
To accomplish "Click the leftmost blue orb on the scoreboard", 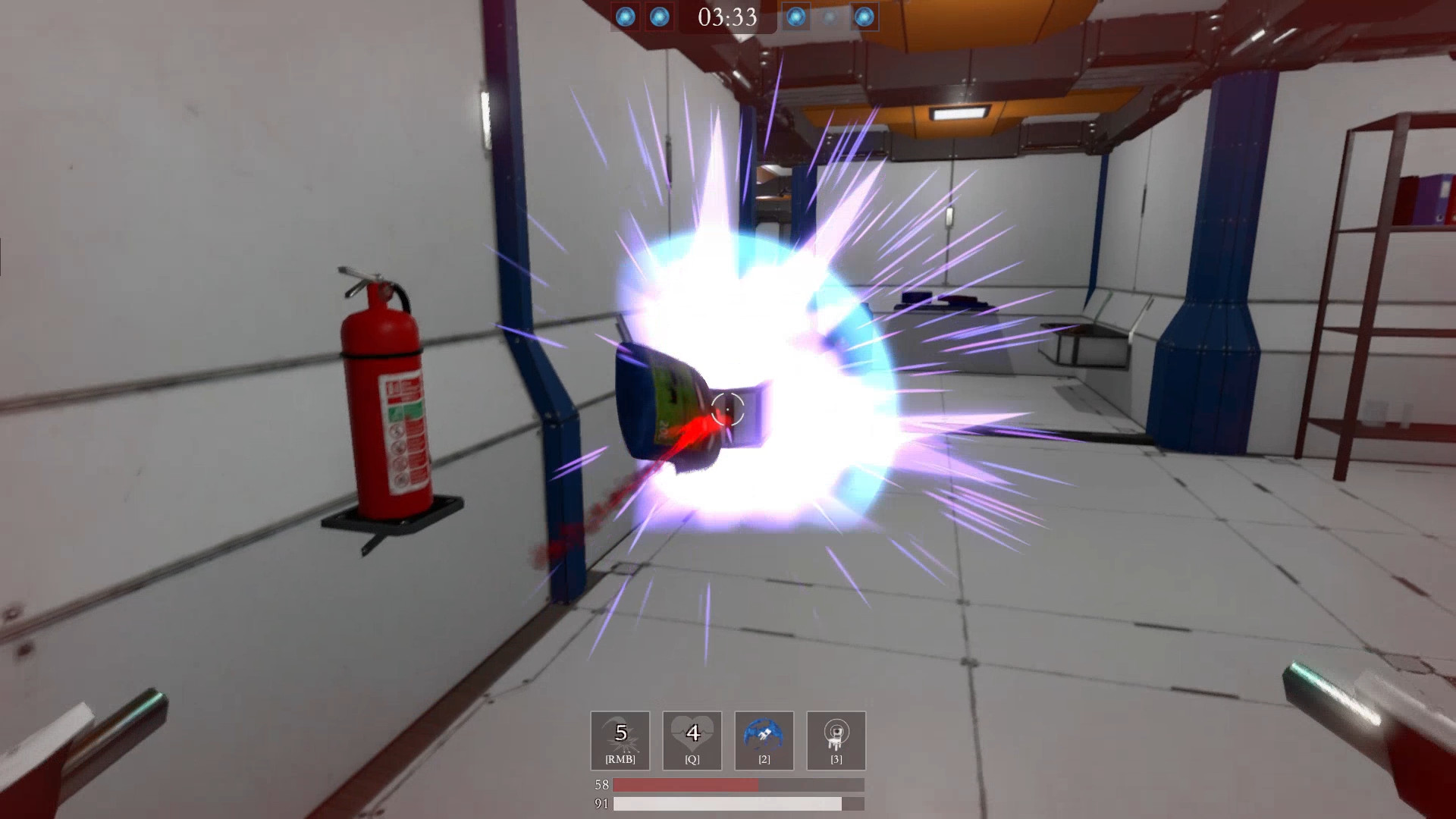I will point(626,17).
